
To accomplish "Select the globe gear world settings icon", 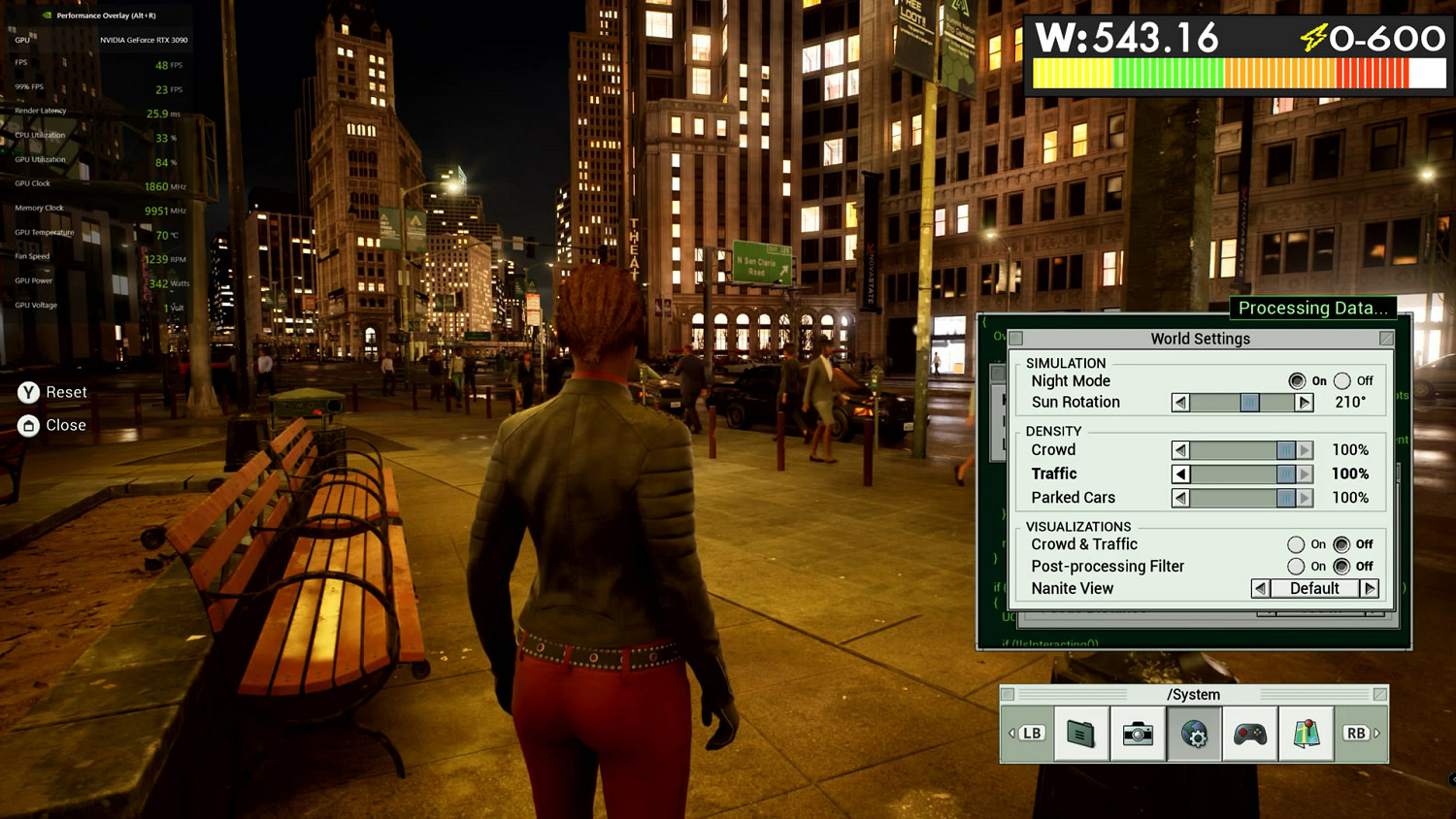I will pos(1194,734).
